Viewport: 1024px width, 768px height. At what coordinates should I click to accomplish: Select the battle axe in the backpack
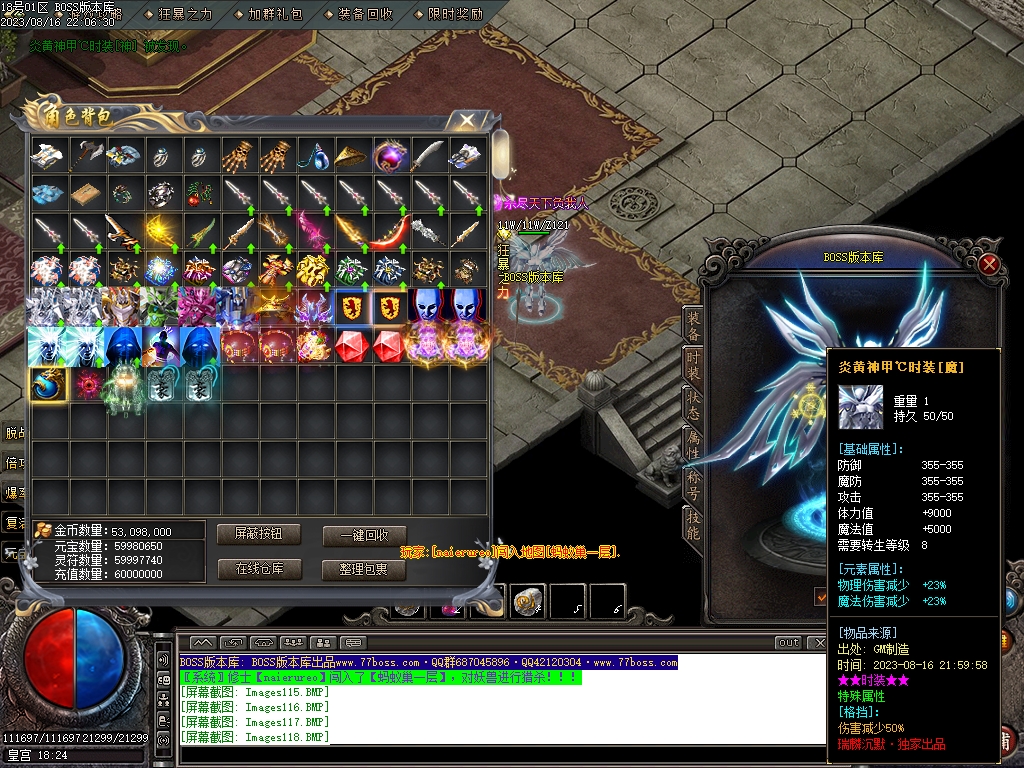click(x=88, y=155)
